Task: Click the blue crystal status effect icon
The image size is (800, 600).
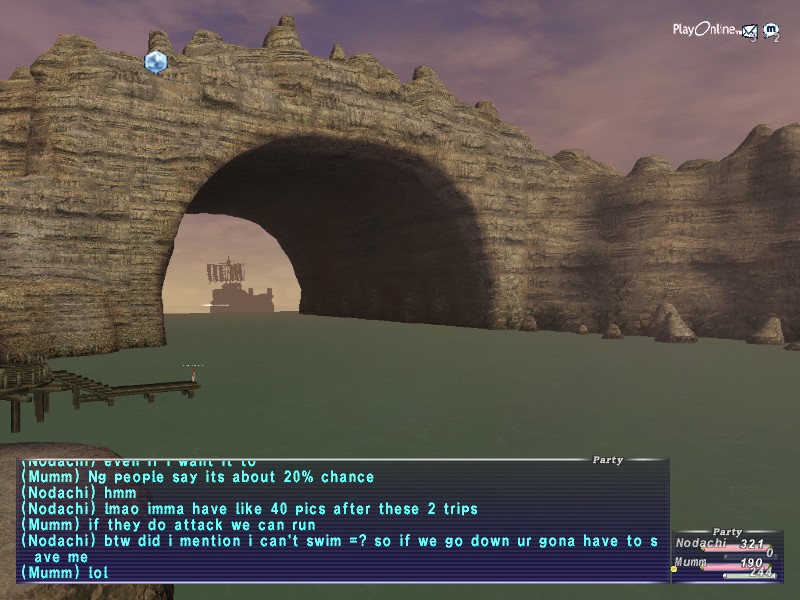Action: pos(155,62)
